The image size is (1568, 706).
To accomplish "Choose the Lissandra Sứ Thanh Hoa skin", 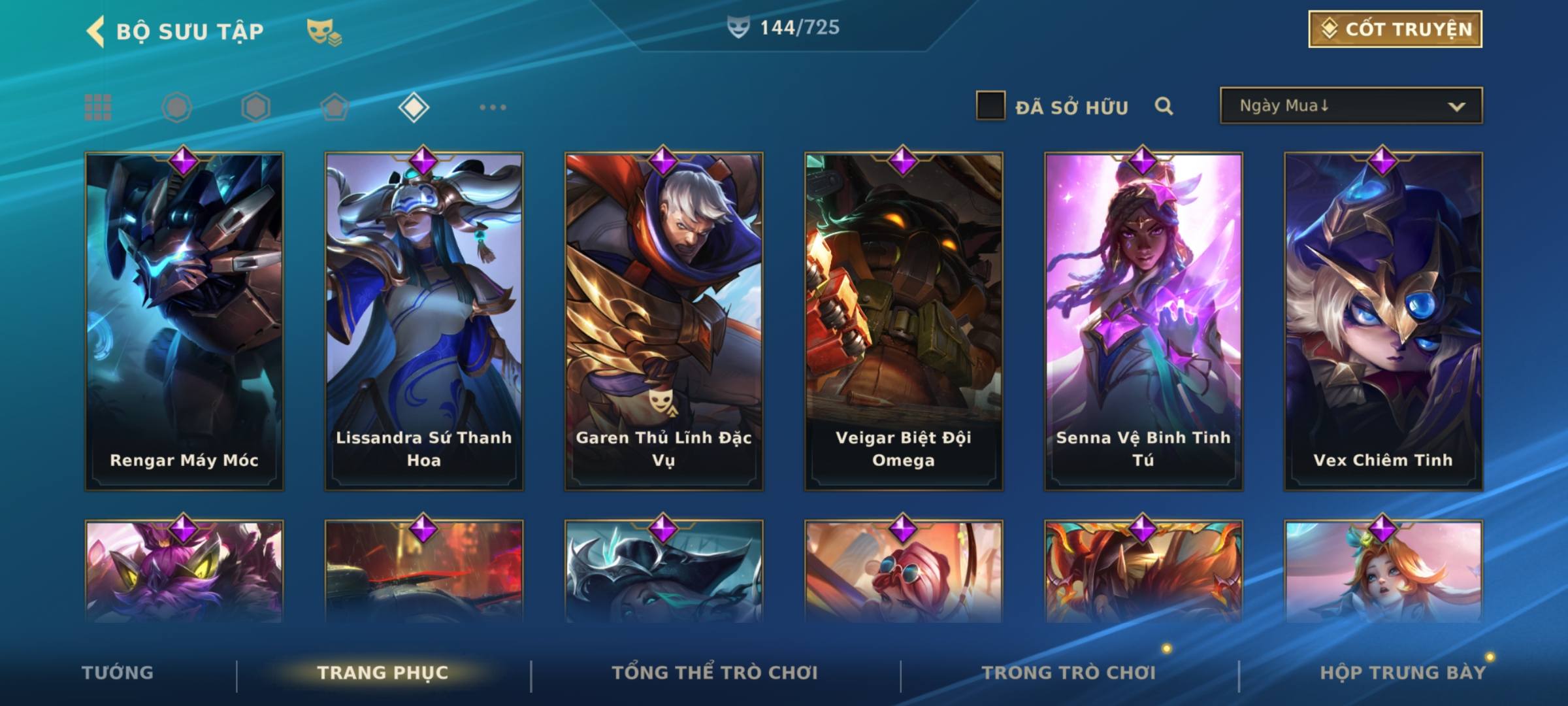I will [424, 320].
